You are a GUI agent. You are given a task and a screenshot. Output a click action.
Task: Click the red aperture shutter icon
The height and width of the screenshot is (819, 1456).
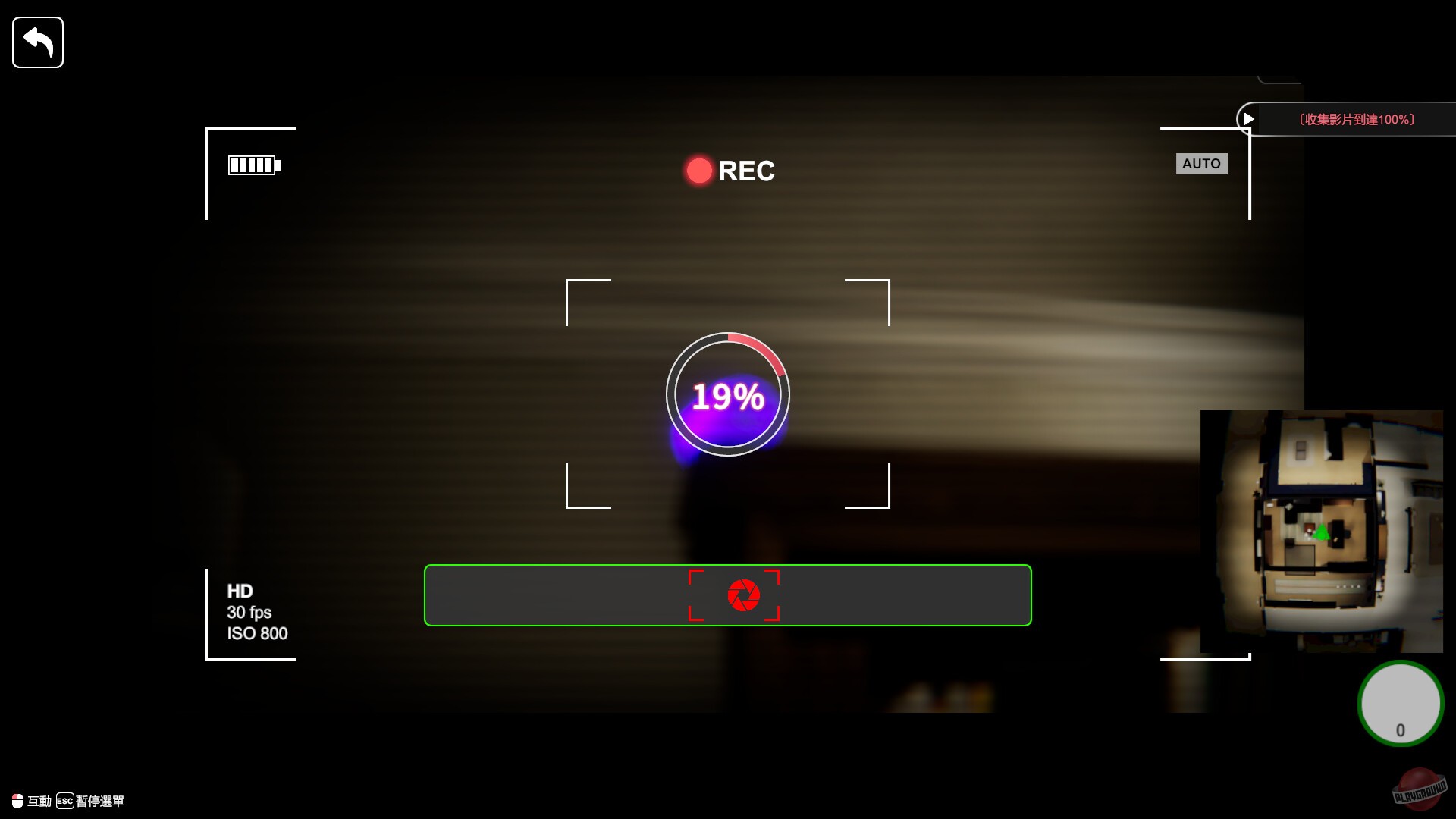click(x=744, y=595)
